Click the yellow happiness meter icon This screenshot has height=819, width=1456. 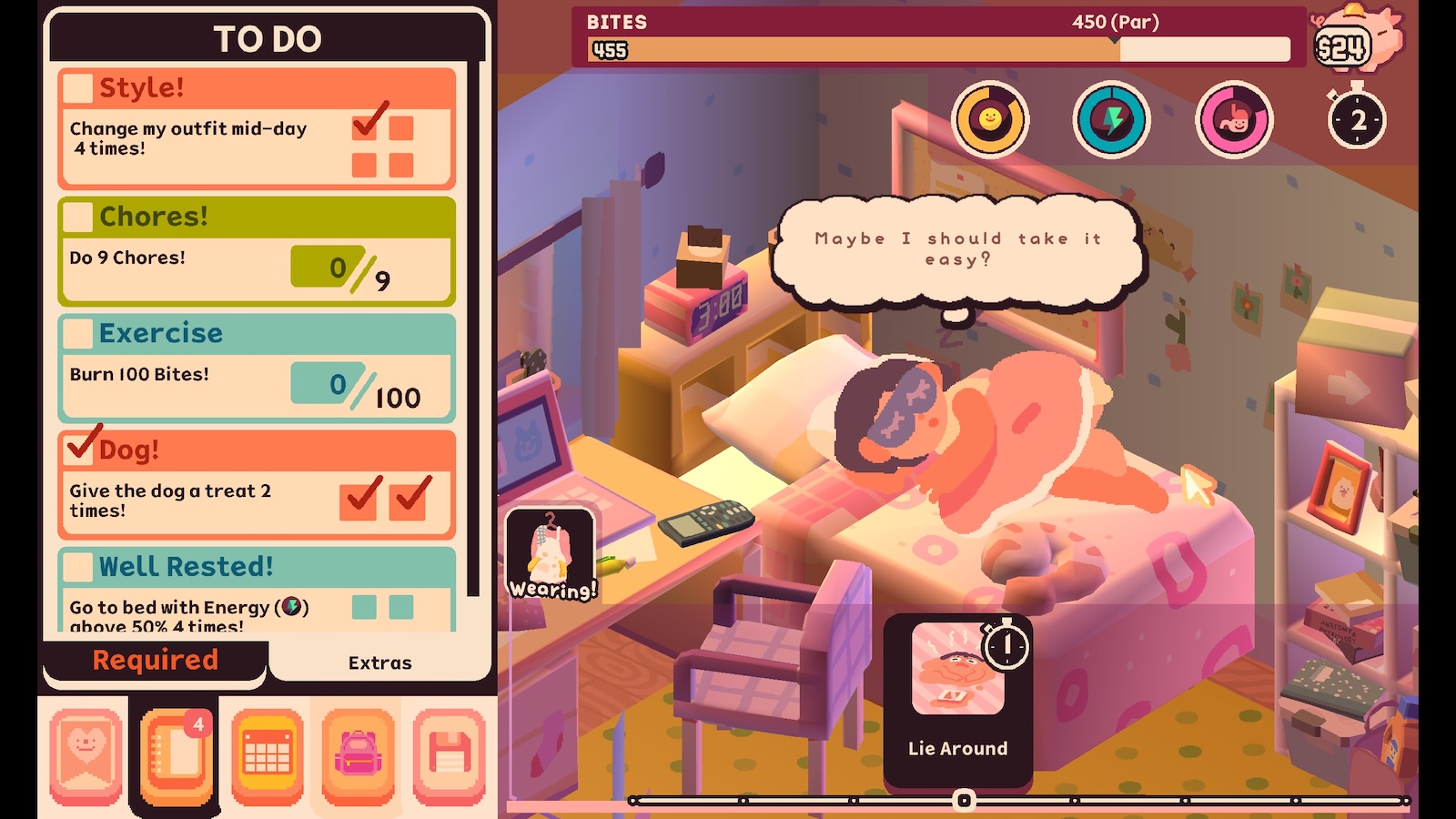(x=990, y=119)
